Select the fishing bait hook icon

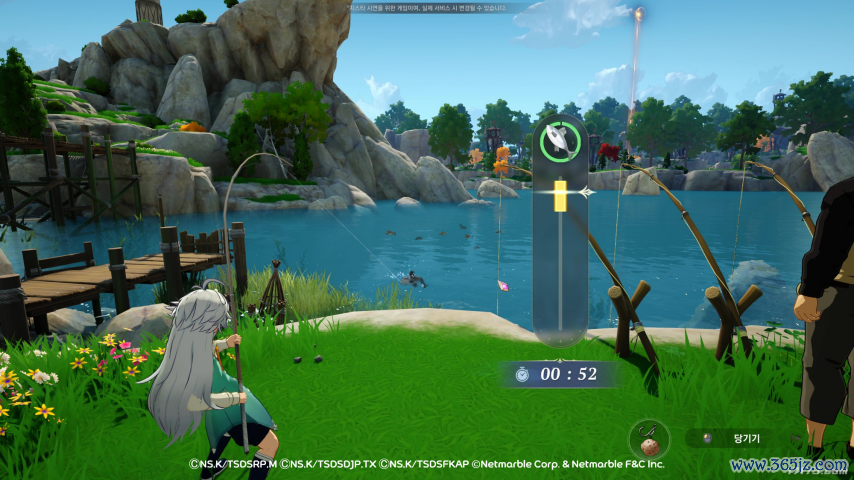pos(648,437)
